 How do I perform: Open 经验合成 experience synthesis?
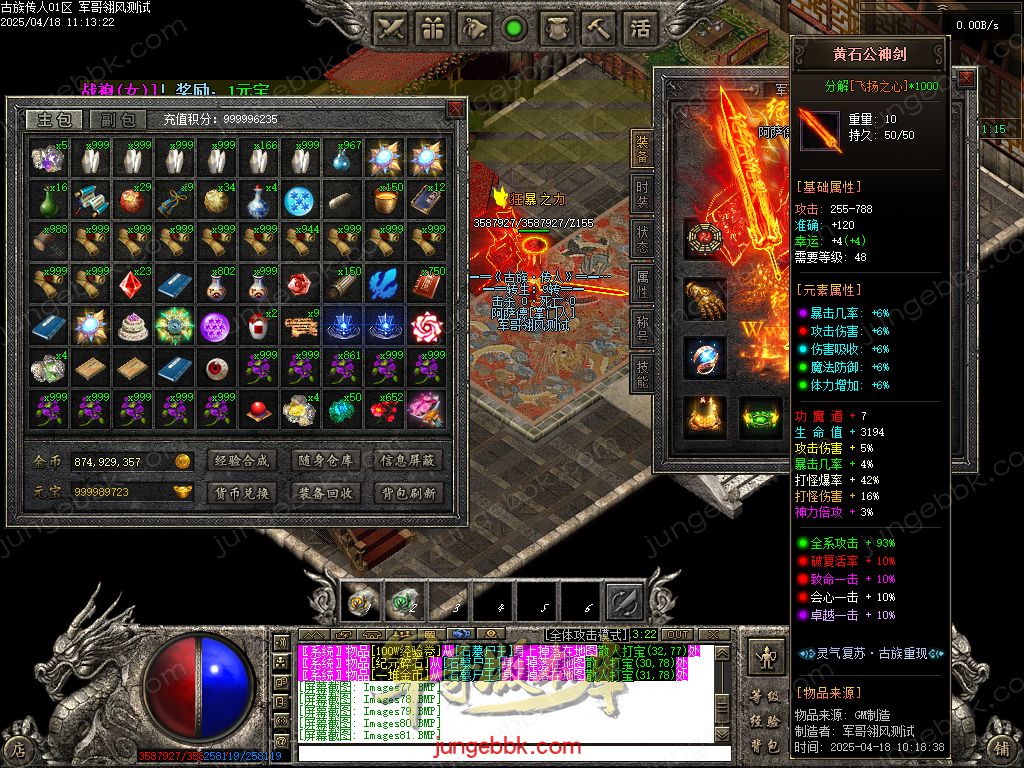[241, 461]
